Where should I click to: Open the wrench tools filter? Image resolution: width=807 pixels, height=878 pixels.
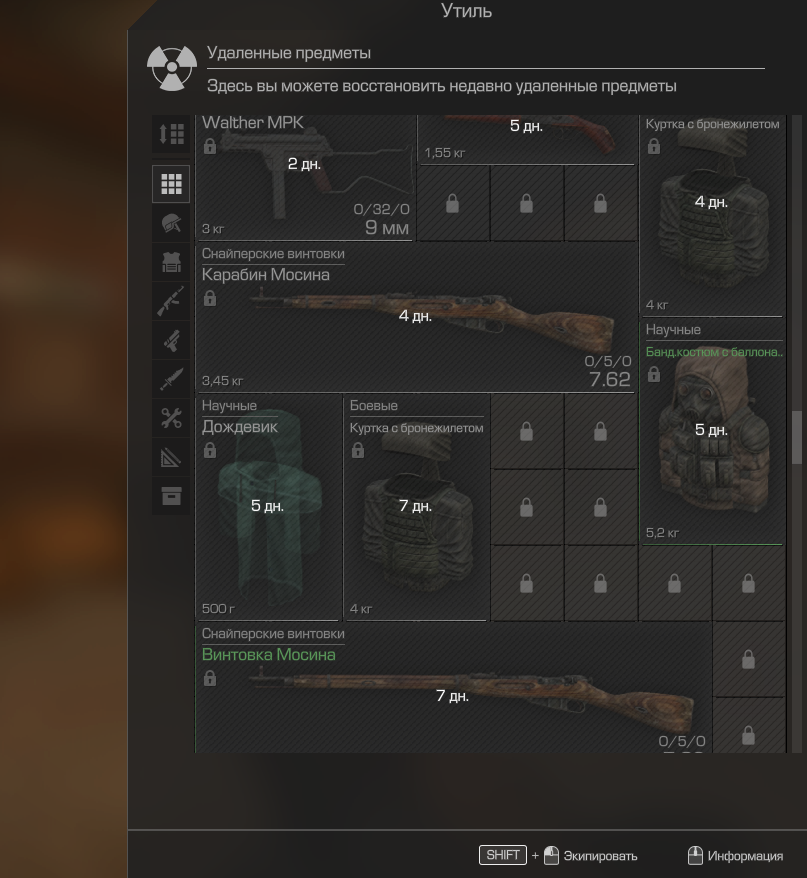pyautogui.click(x=171, y=418)
